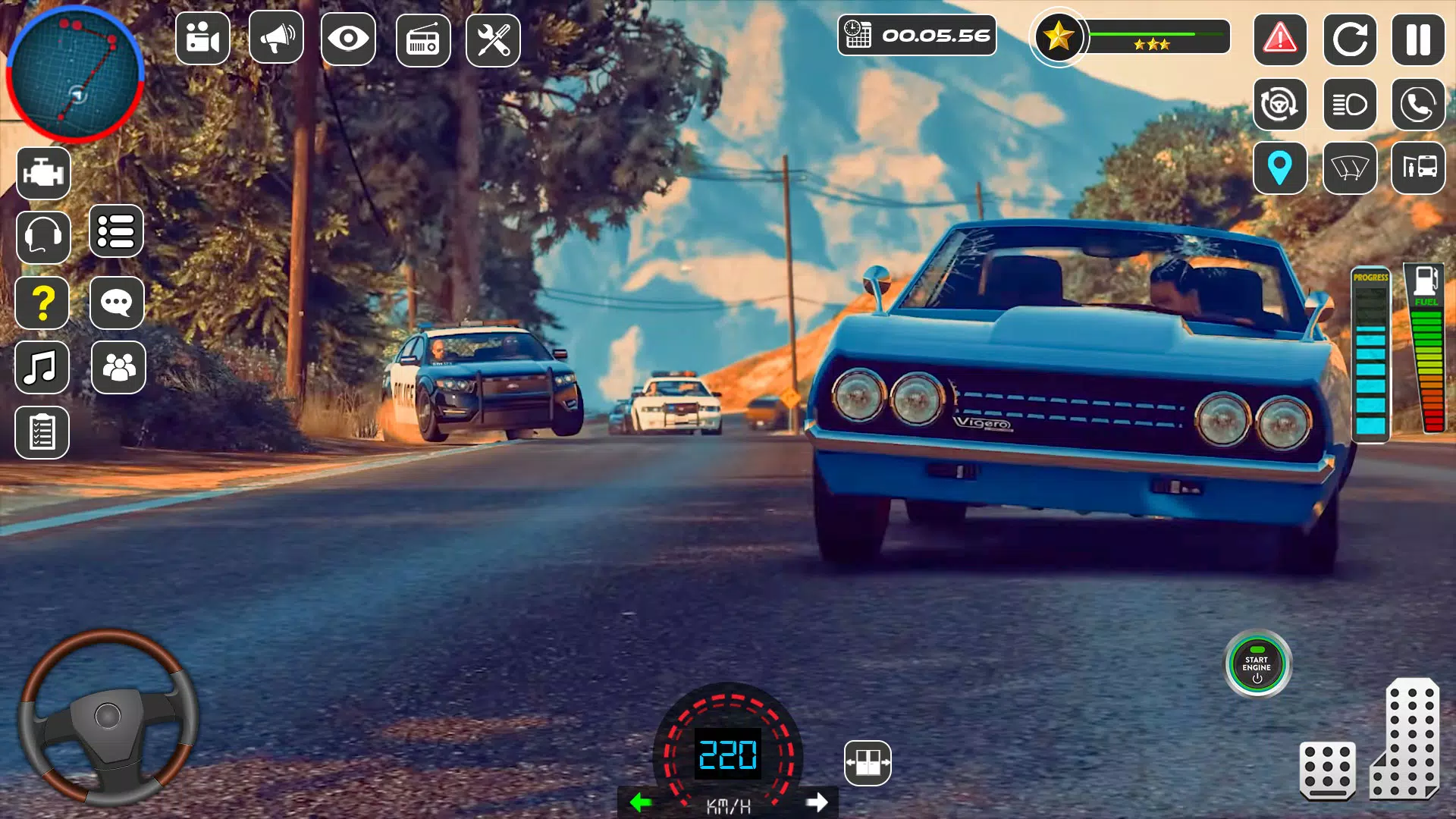Activate the windshield wiper control
1456x819 pixels.
[x=1351, y=168]
